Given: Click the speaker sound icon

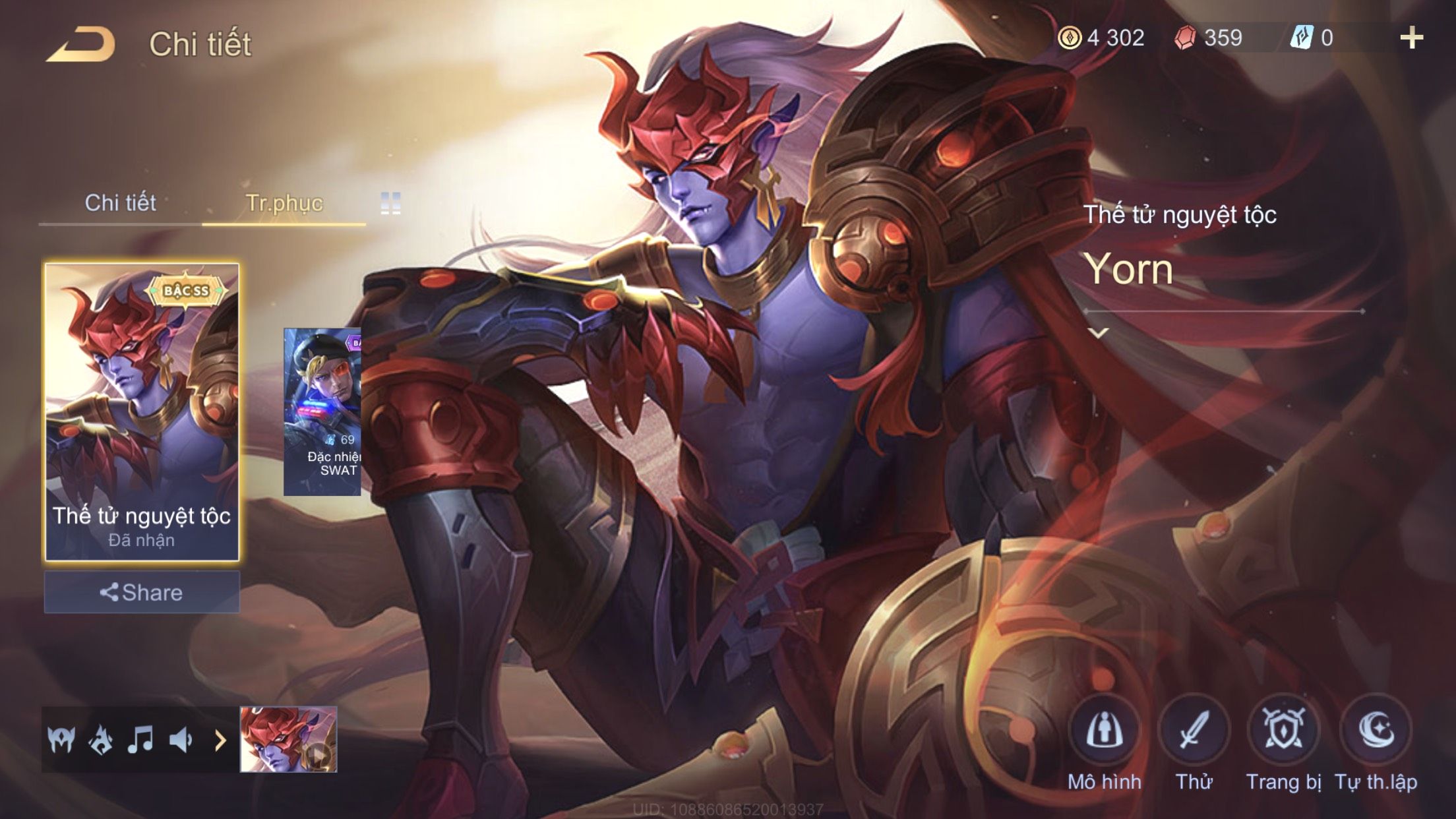Looking at the screenshot, I should (x=180, y=740).
